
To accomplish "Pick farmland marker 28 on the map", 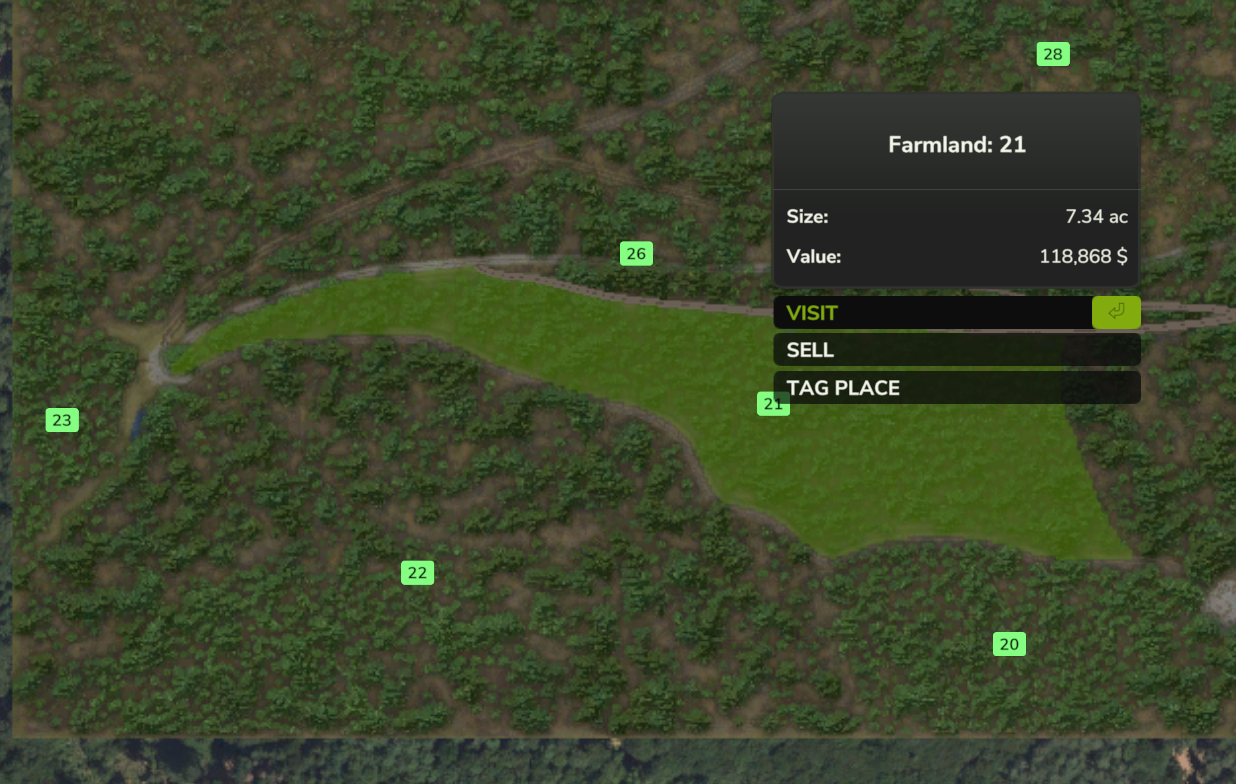I will [x=1052, y=54].
